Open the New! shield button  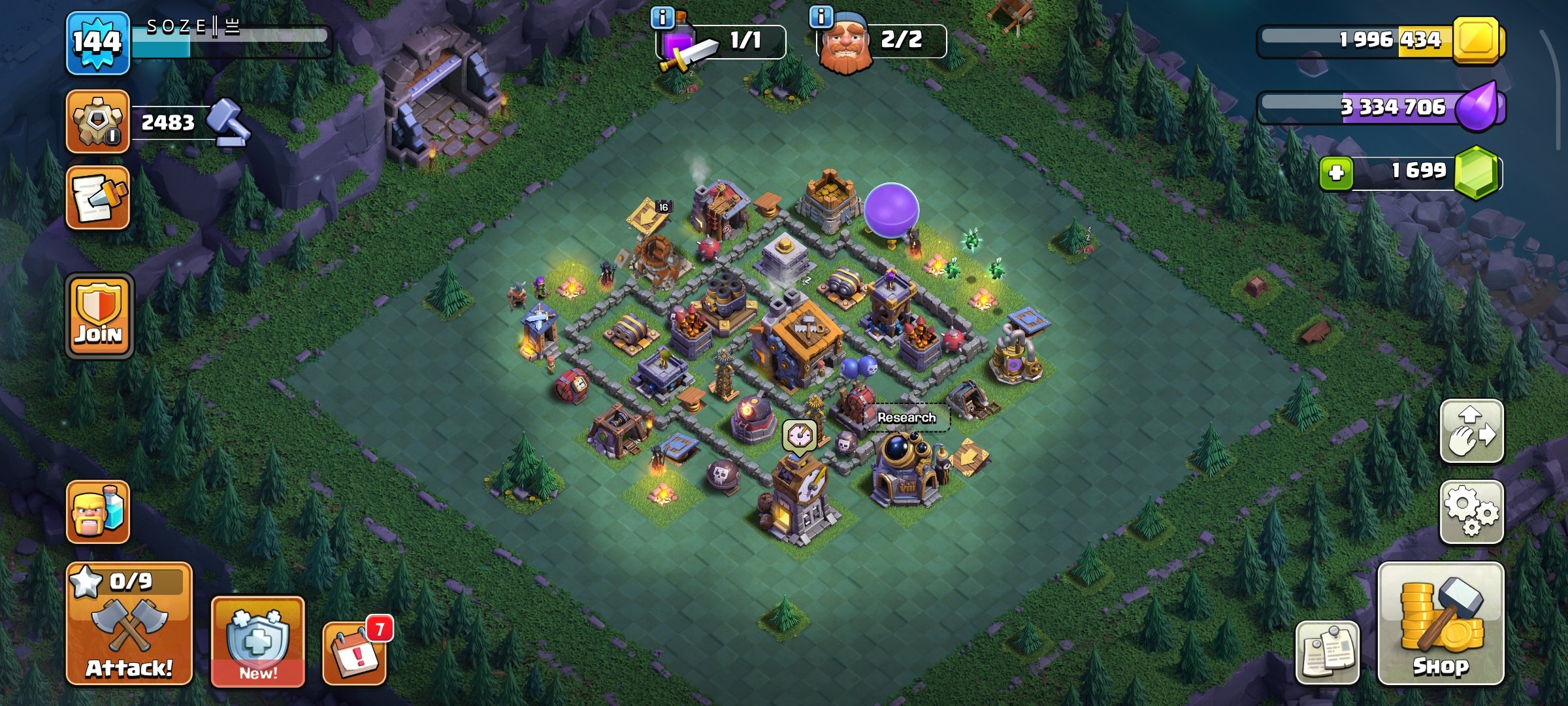[x=257, y=641]
